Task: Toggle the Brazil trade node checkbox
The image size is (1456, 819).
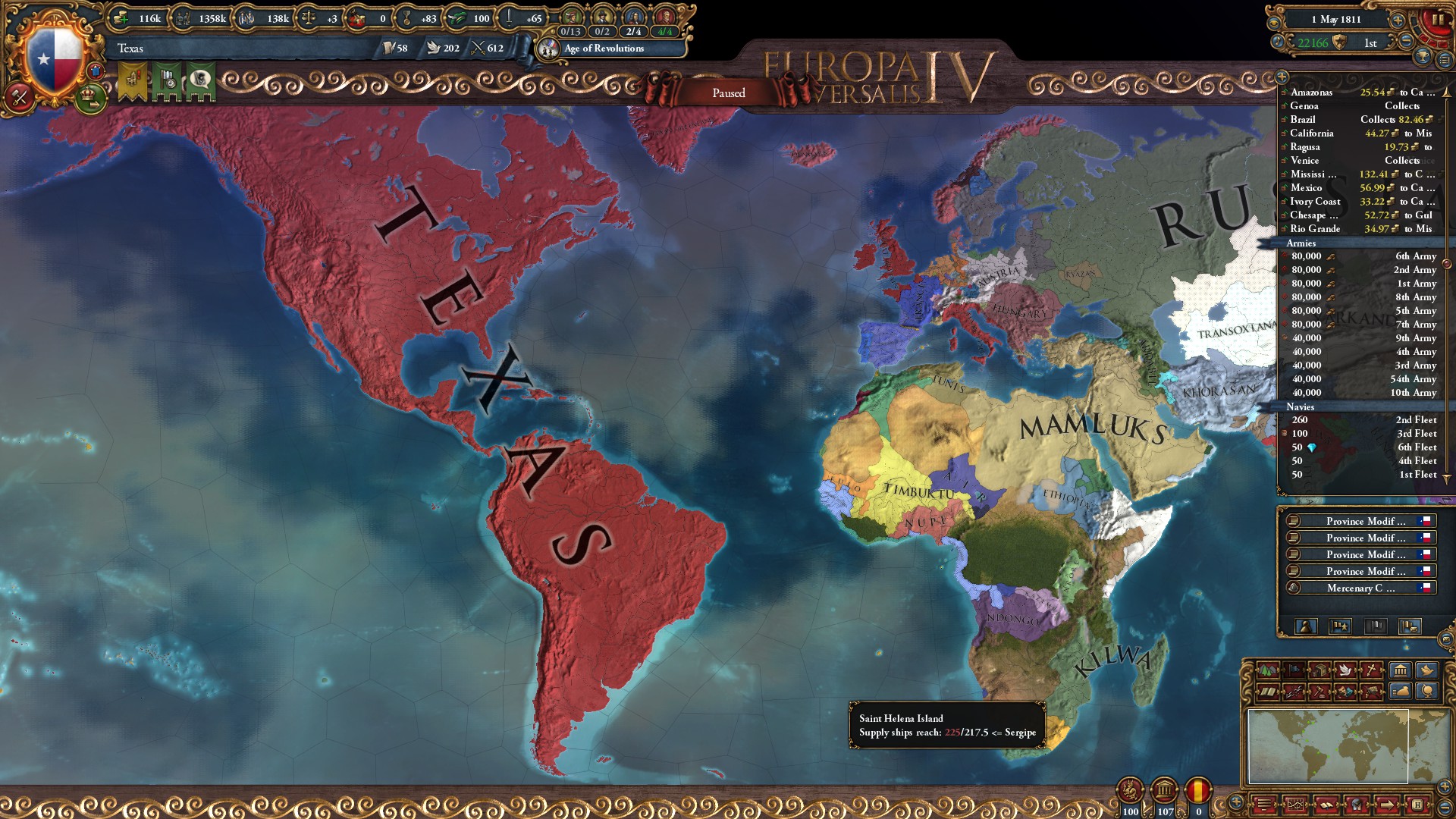Action: (1284, 119)
